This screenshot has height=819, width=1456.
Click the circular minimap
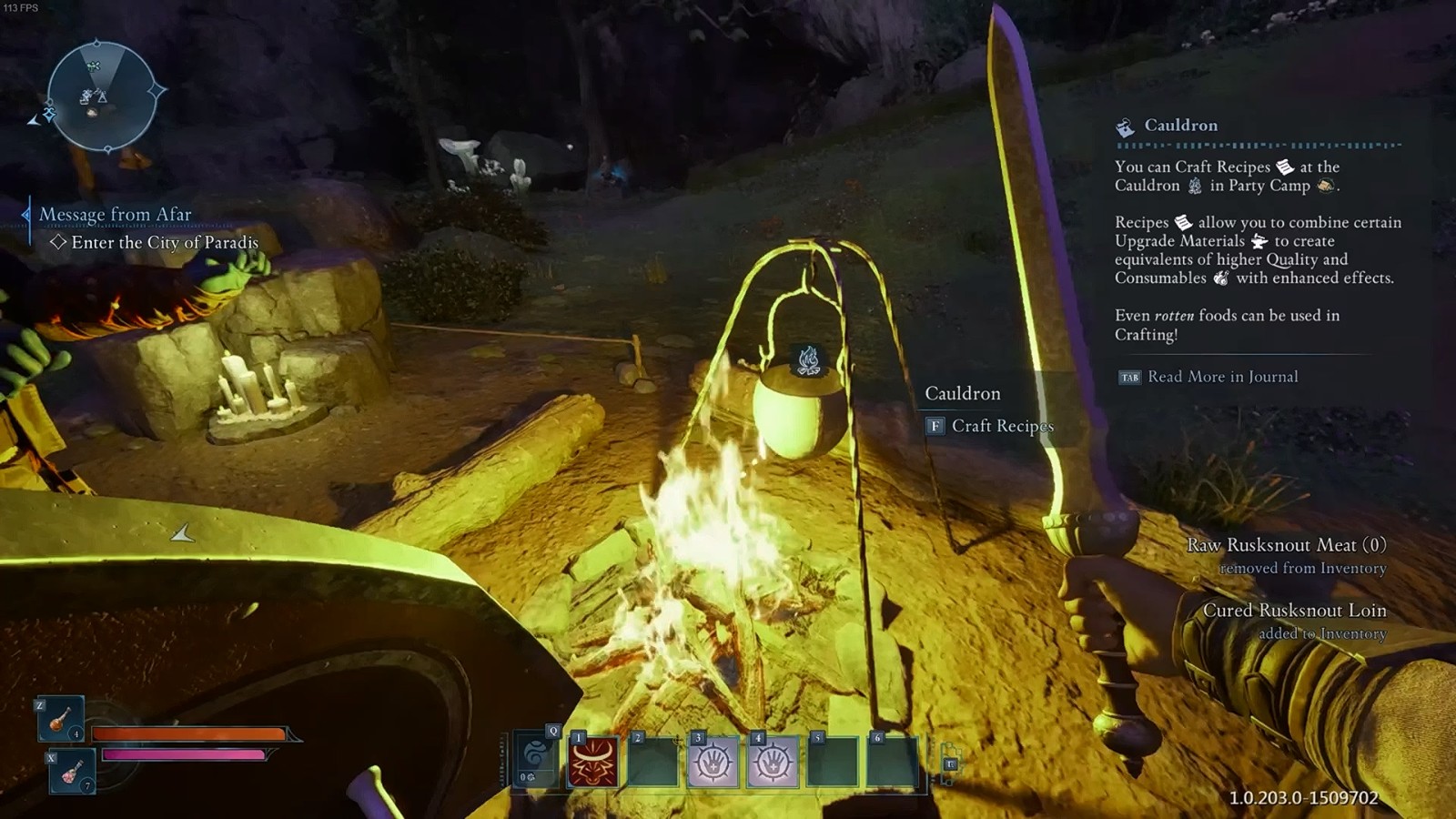[100, 96]
